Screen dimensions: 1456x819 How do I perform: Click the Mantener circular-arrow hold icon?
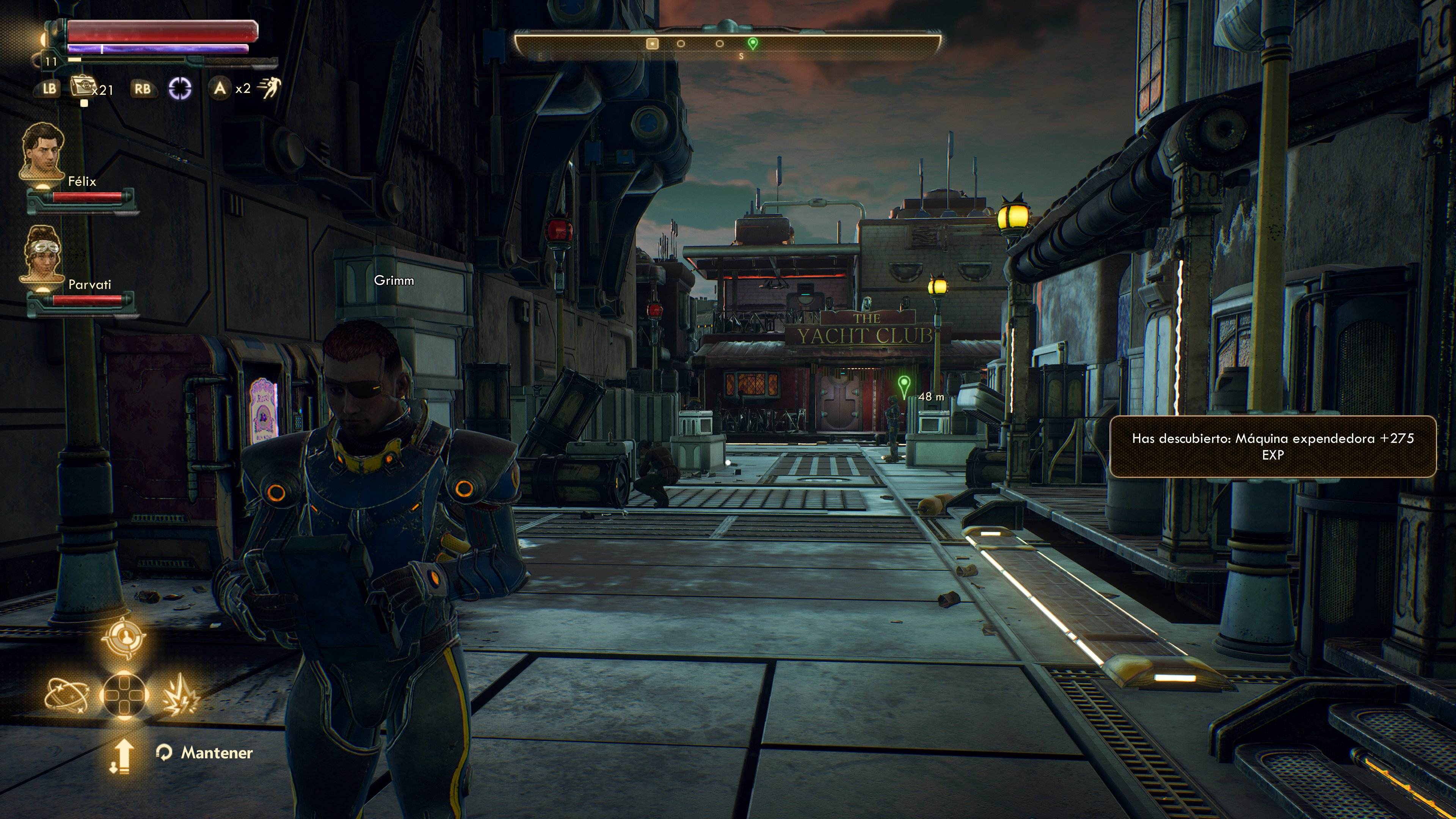(x=165, y=752)
